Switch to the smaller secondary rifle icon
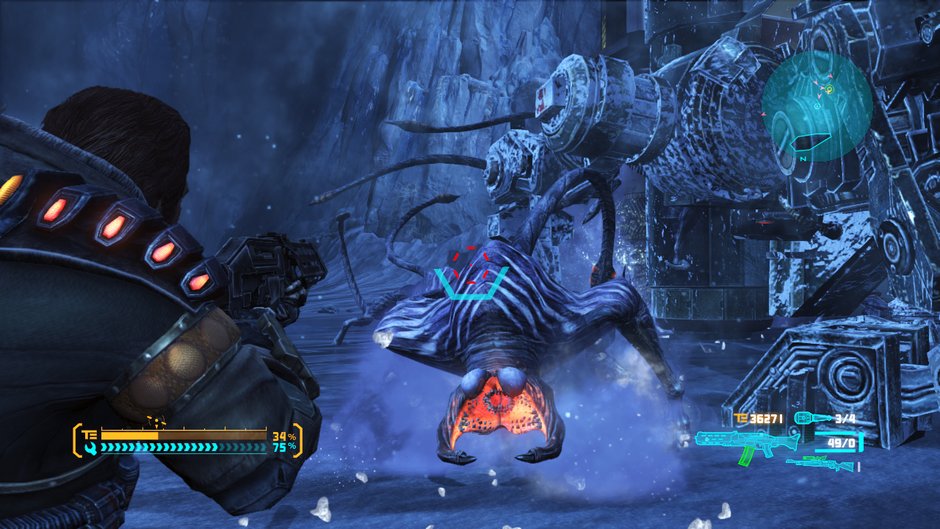The image size is (940, 529). point(820,463)
